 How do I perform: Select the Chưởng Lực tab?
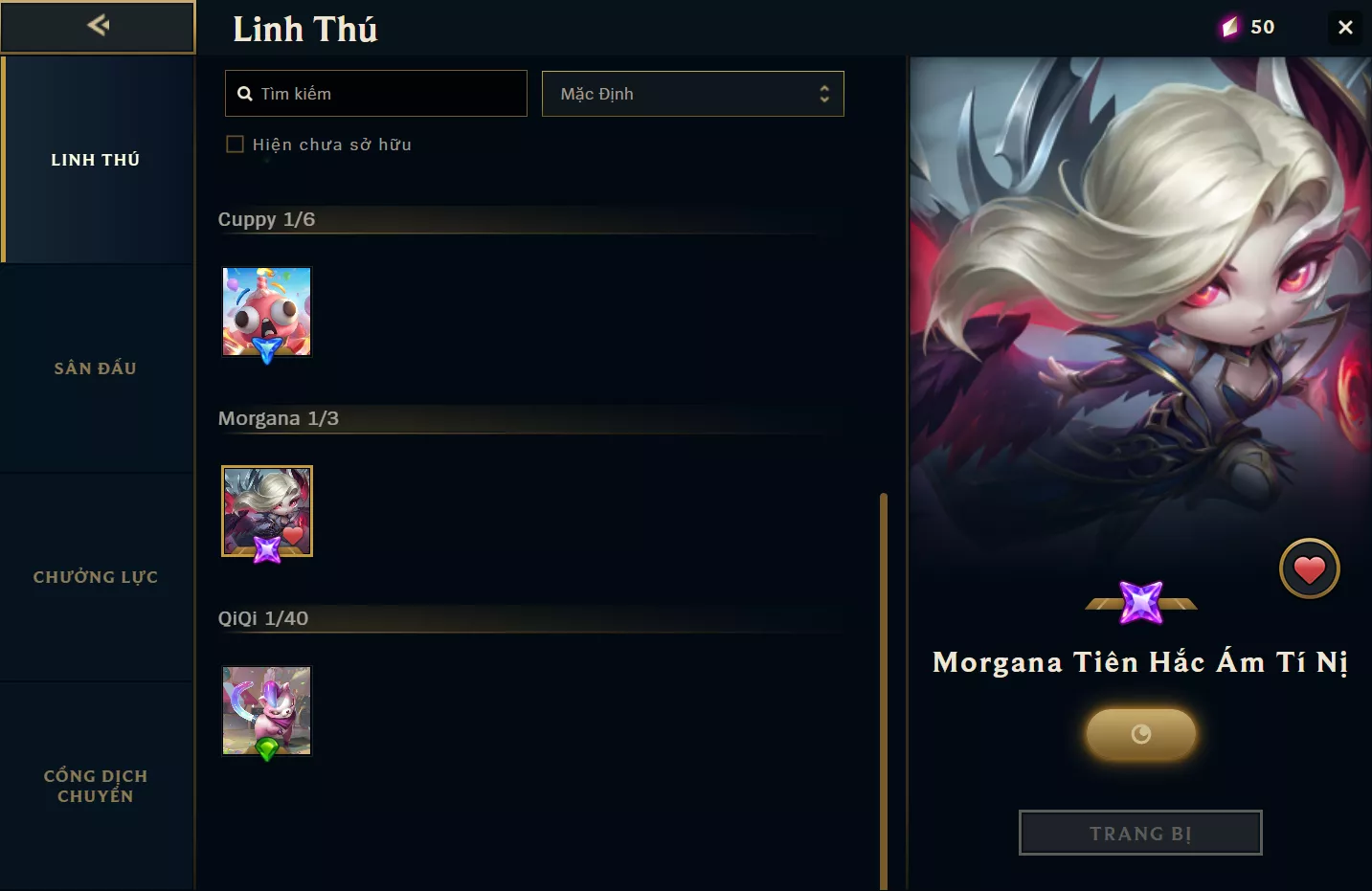(x=96, y=577)
